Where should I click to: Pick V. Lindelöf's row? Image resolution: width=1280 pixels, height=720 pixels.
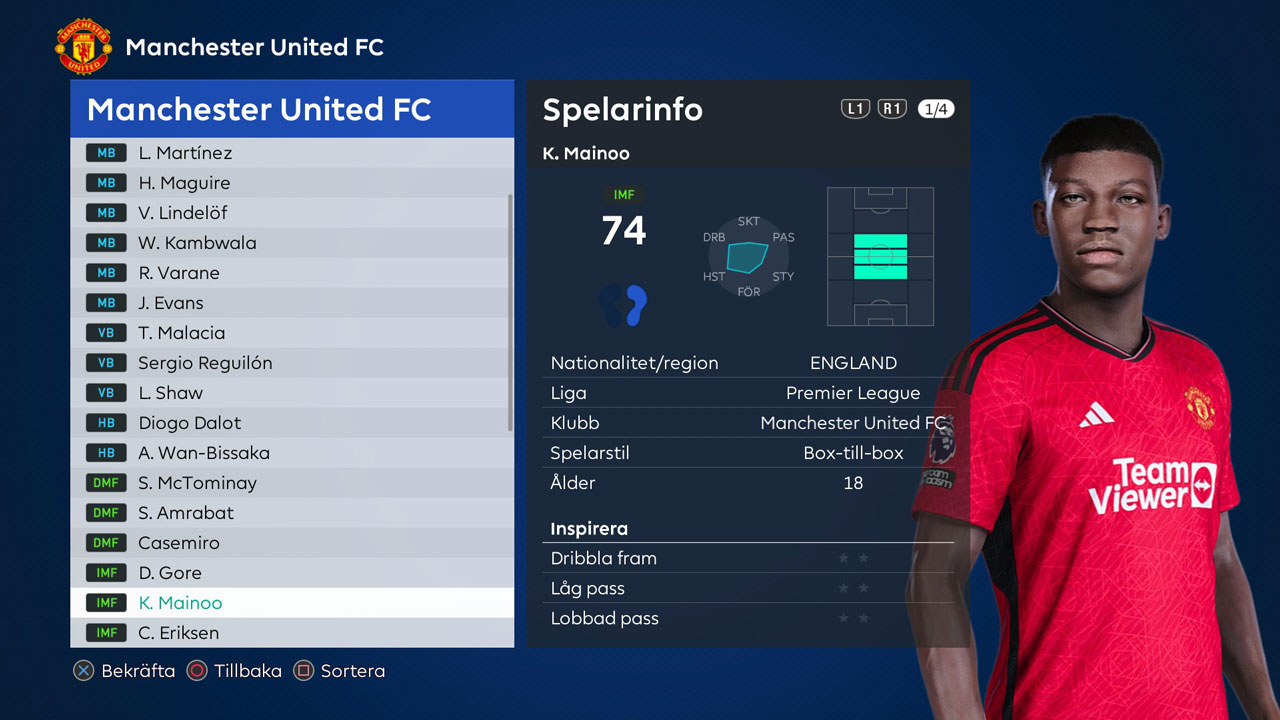290,213
